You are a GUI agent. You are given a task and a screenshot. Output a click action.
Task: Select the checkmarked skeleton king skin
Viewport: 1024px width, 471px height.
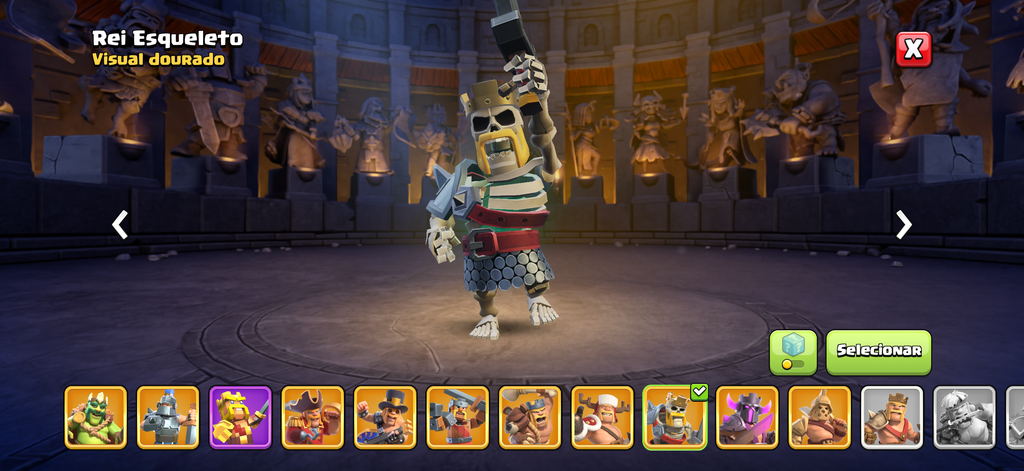(674, 416)
